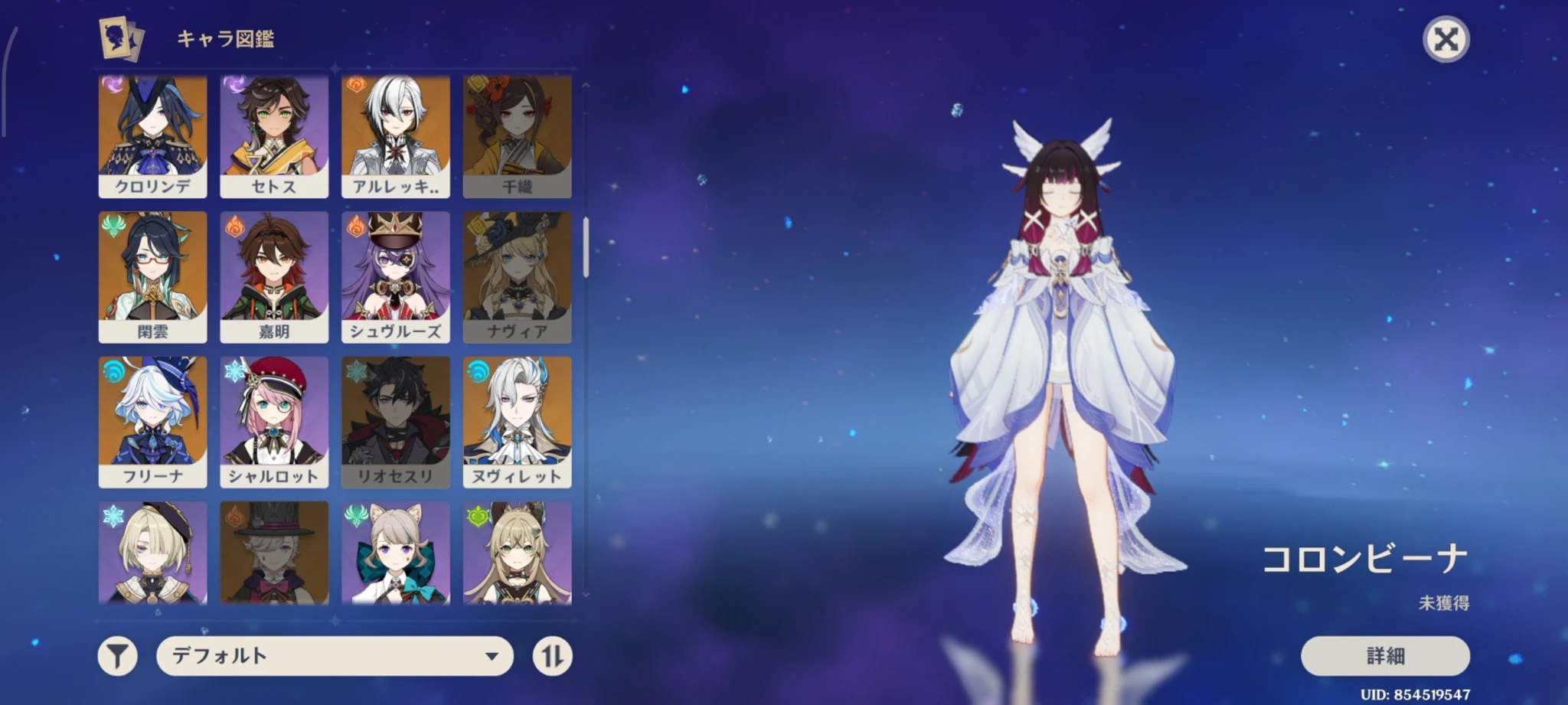
Task: Choose the セトス character card
Action: (x=274, y=136)
